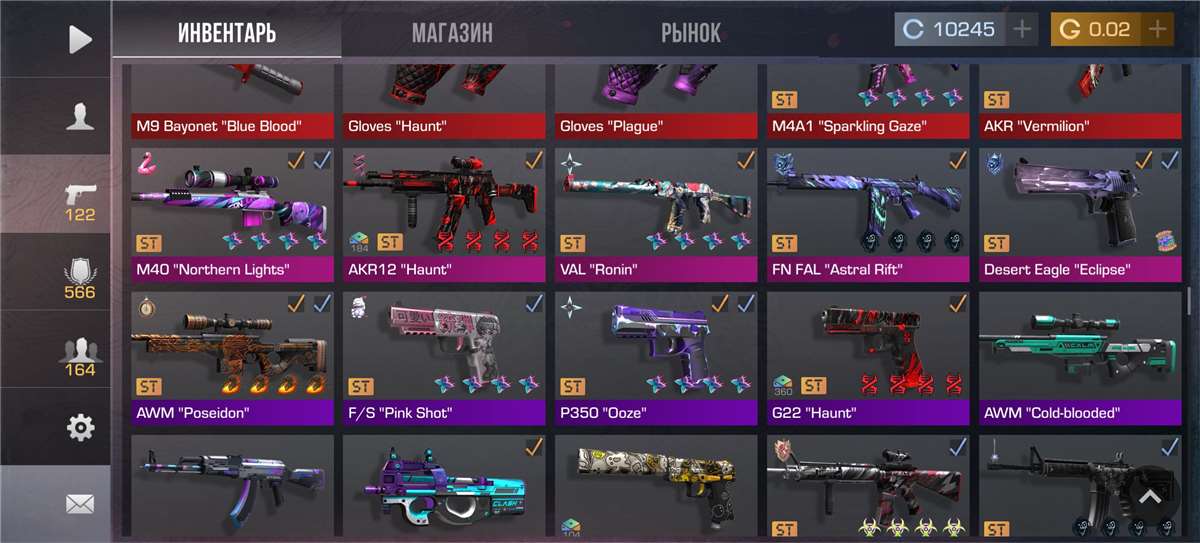Pick the P350 "Ooze" skin
Image resolution: width=1200 pixels, height=543 pixels.
tap(656, 356)
